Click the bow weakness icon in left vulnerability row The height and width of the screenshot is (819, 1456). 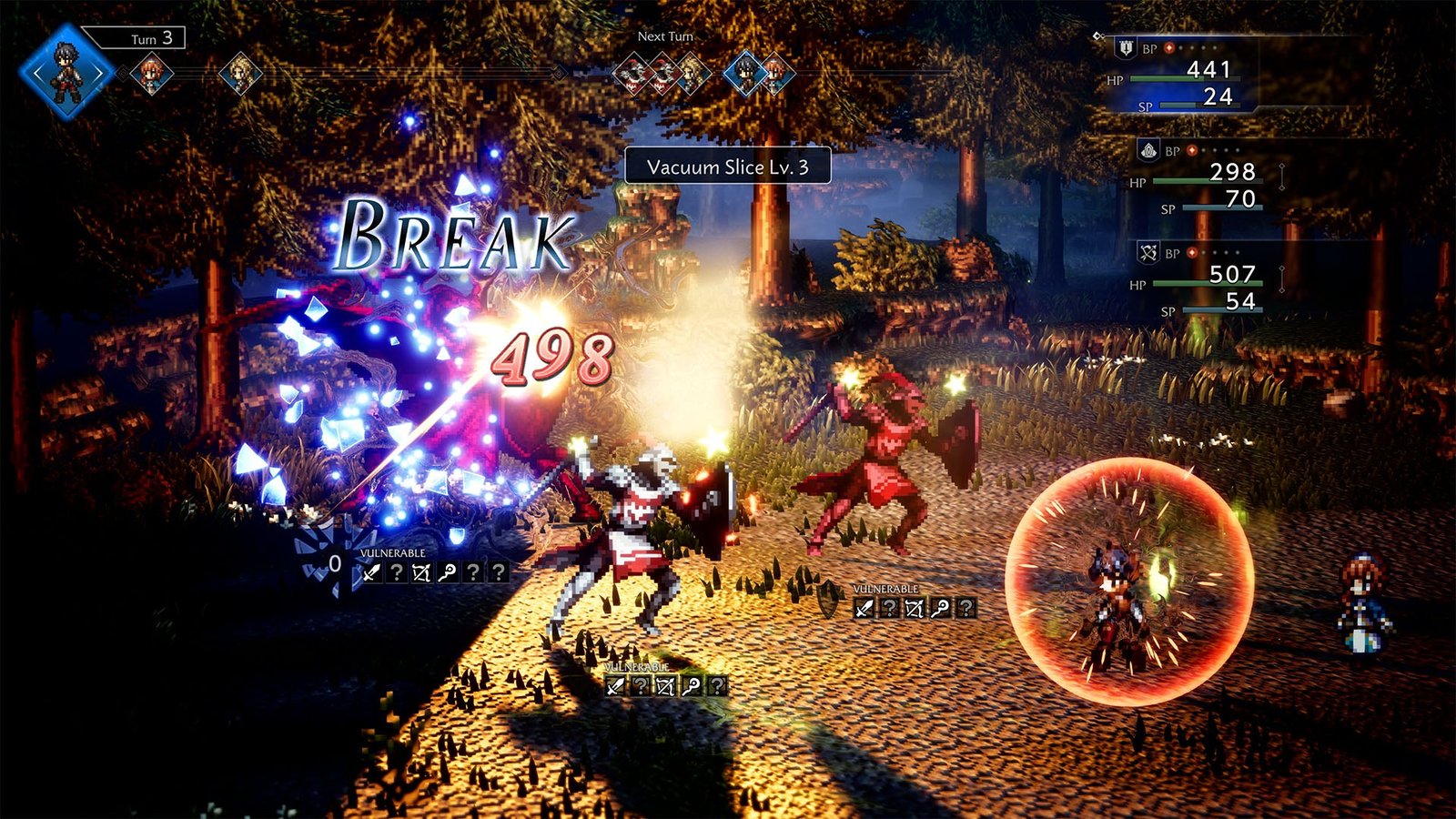[x=421, y=571]
